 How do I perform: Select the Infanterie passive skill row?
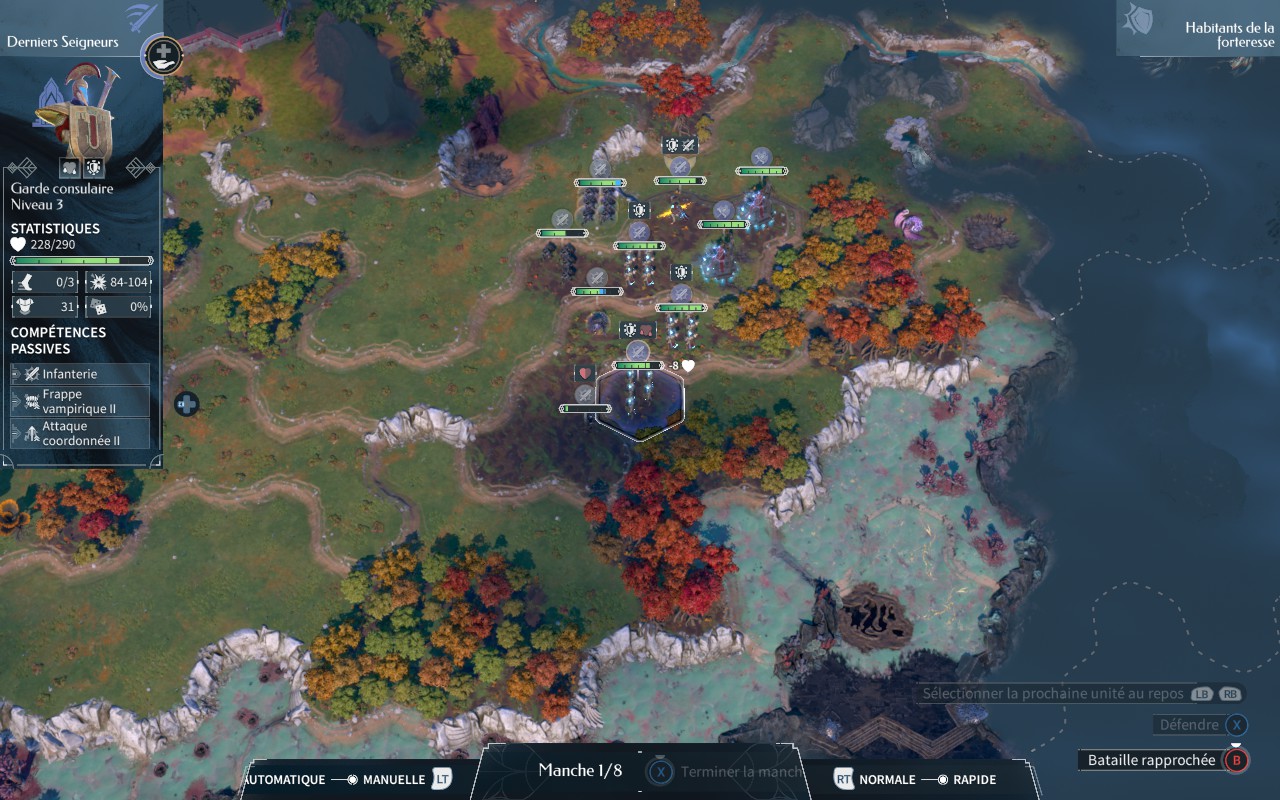coord(80,374)
